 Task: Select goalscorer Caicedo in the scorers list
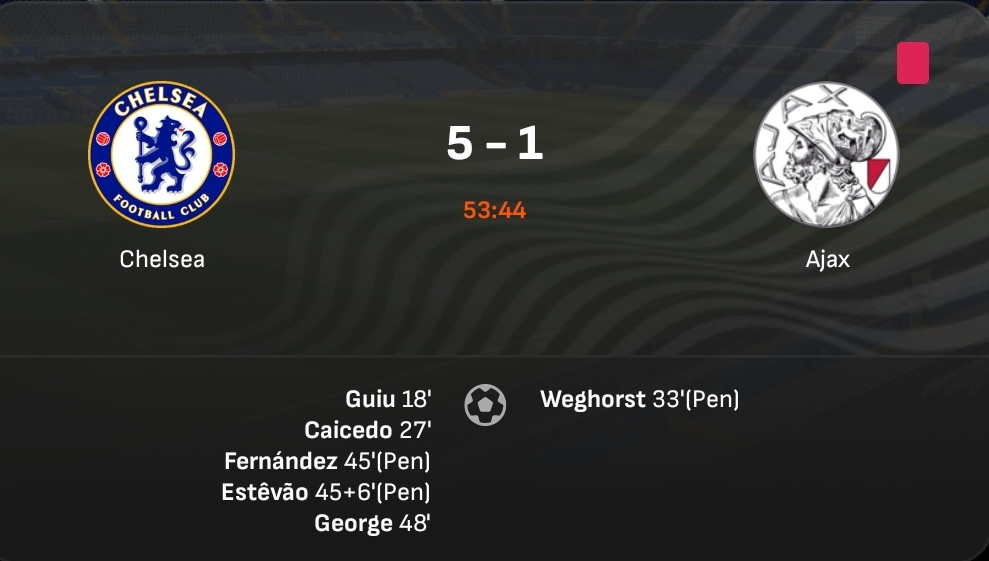point(348,430)
